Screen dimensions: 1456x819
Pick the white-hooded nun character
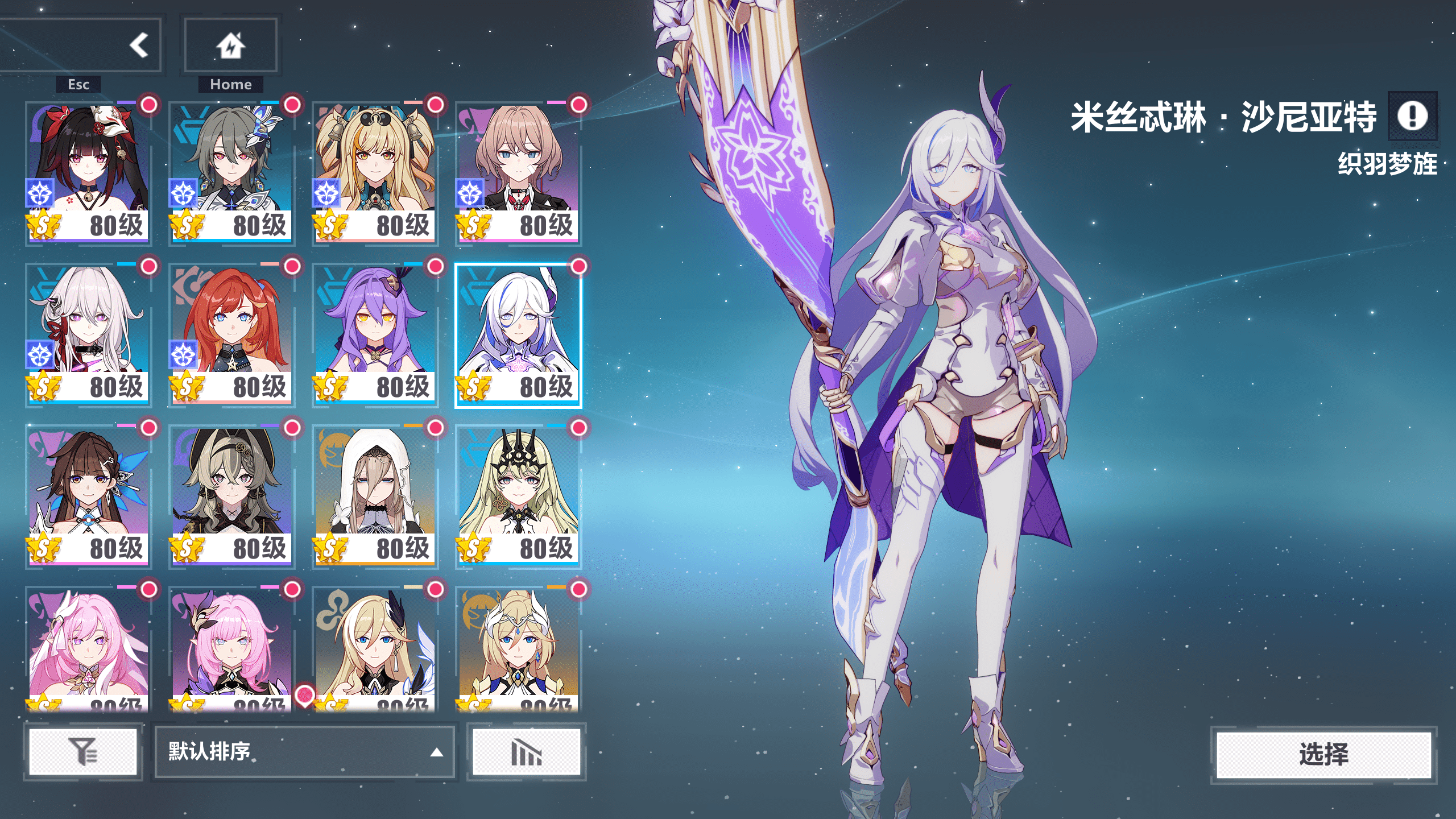click(x=375, y=495)
